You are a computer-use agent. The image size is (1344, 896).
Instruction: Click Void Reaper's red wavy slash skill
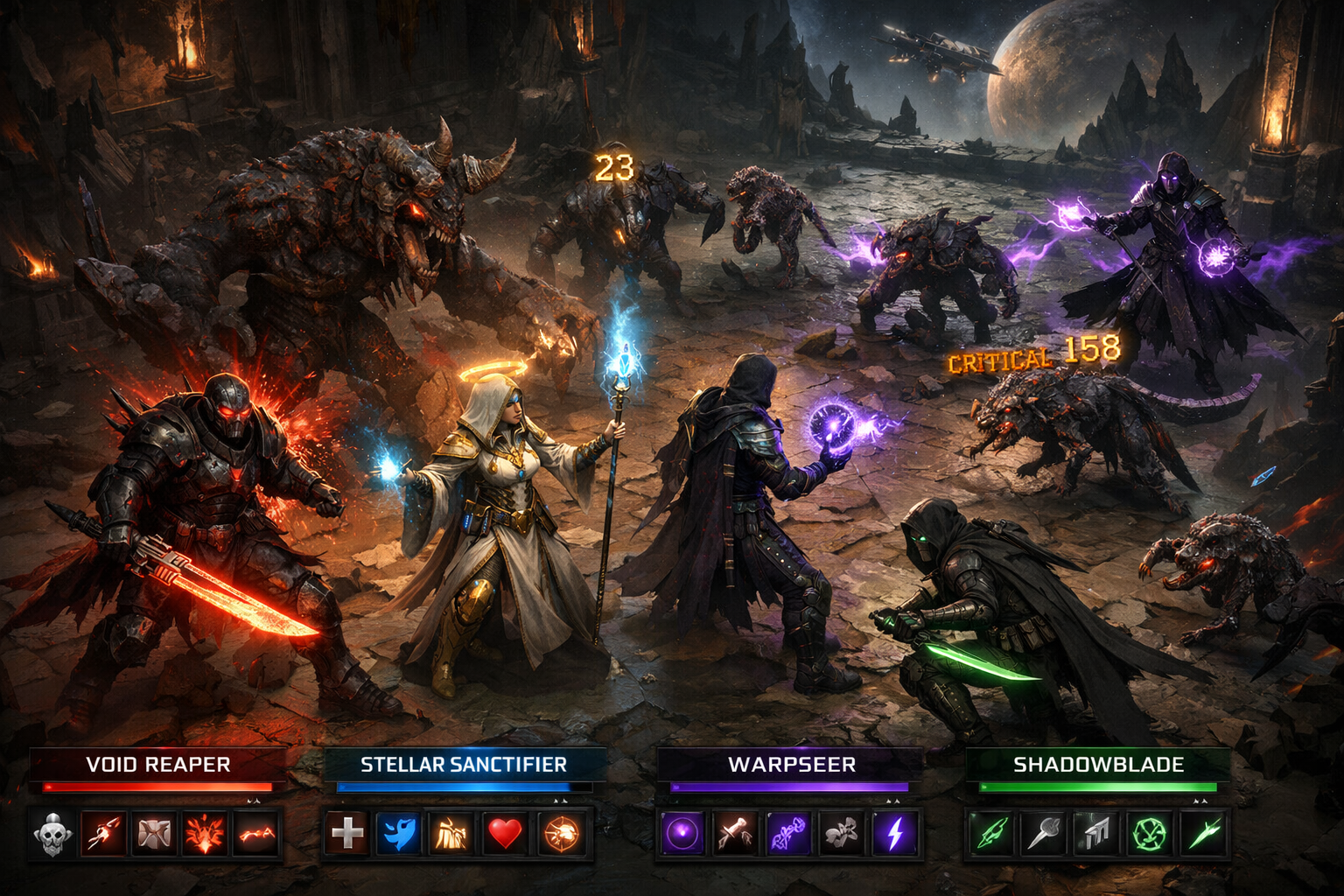[x=257, y=833]
